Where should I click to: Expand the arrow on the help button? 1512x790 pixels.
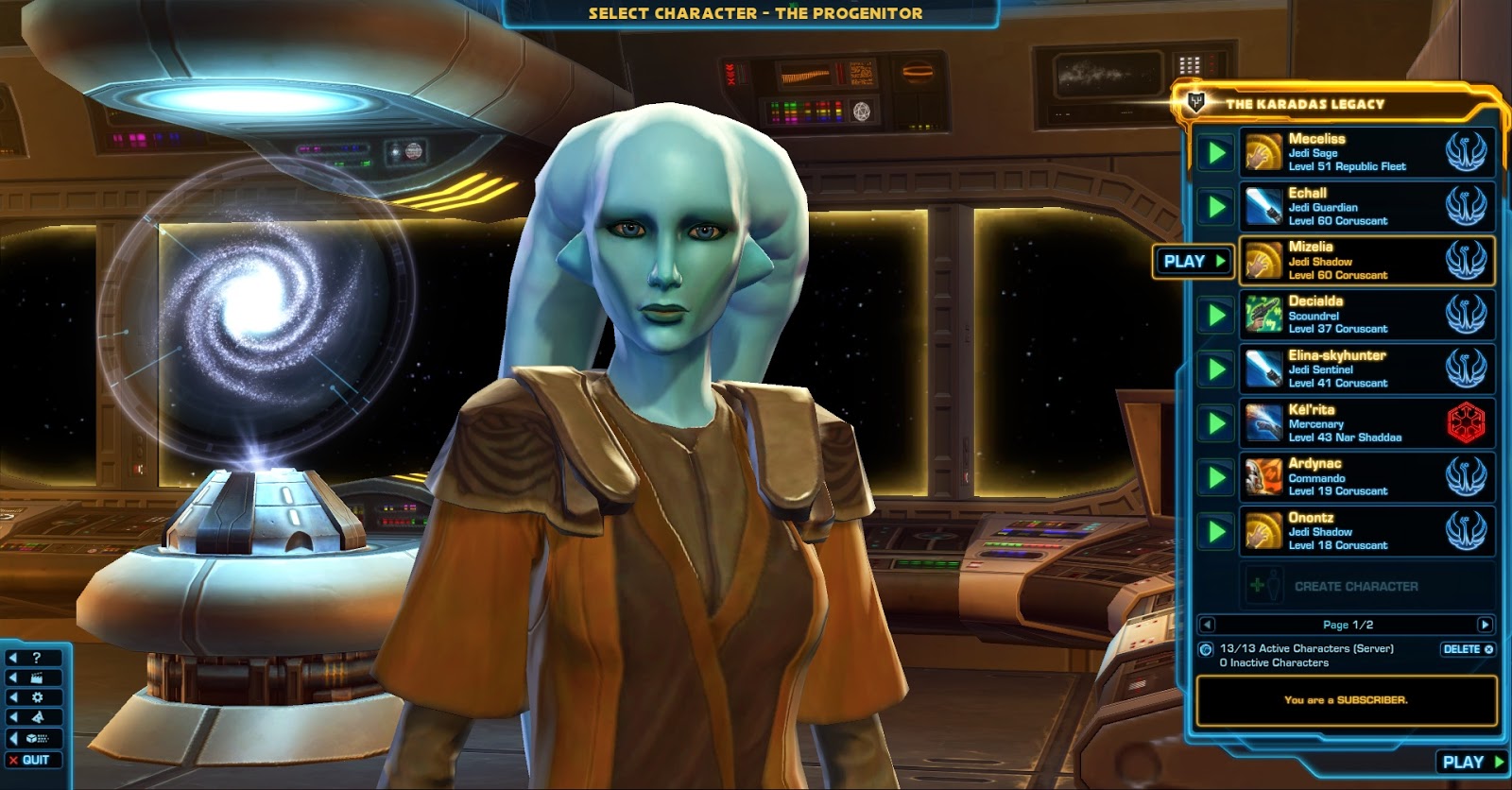point(12,658)
